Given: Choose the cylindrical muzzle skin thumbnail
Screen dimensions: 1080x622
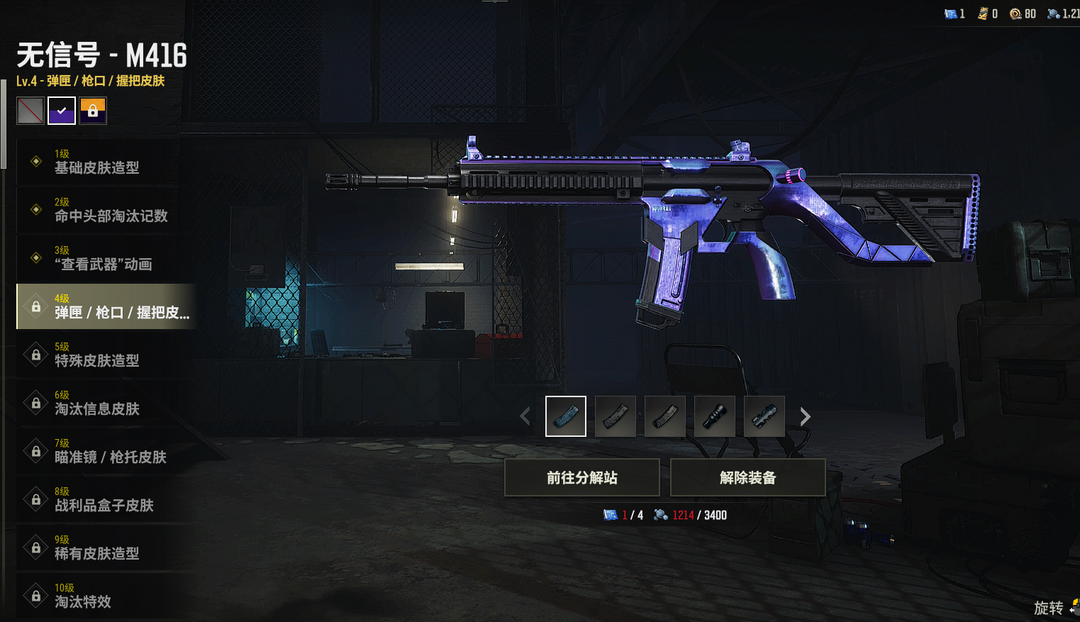Looking at the screenshot, I should pyautogui.click(x=715, y=416).
